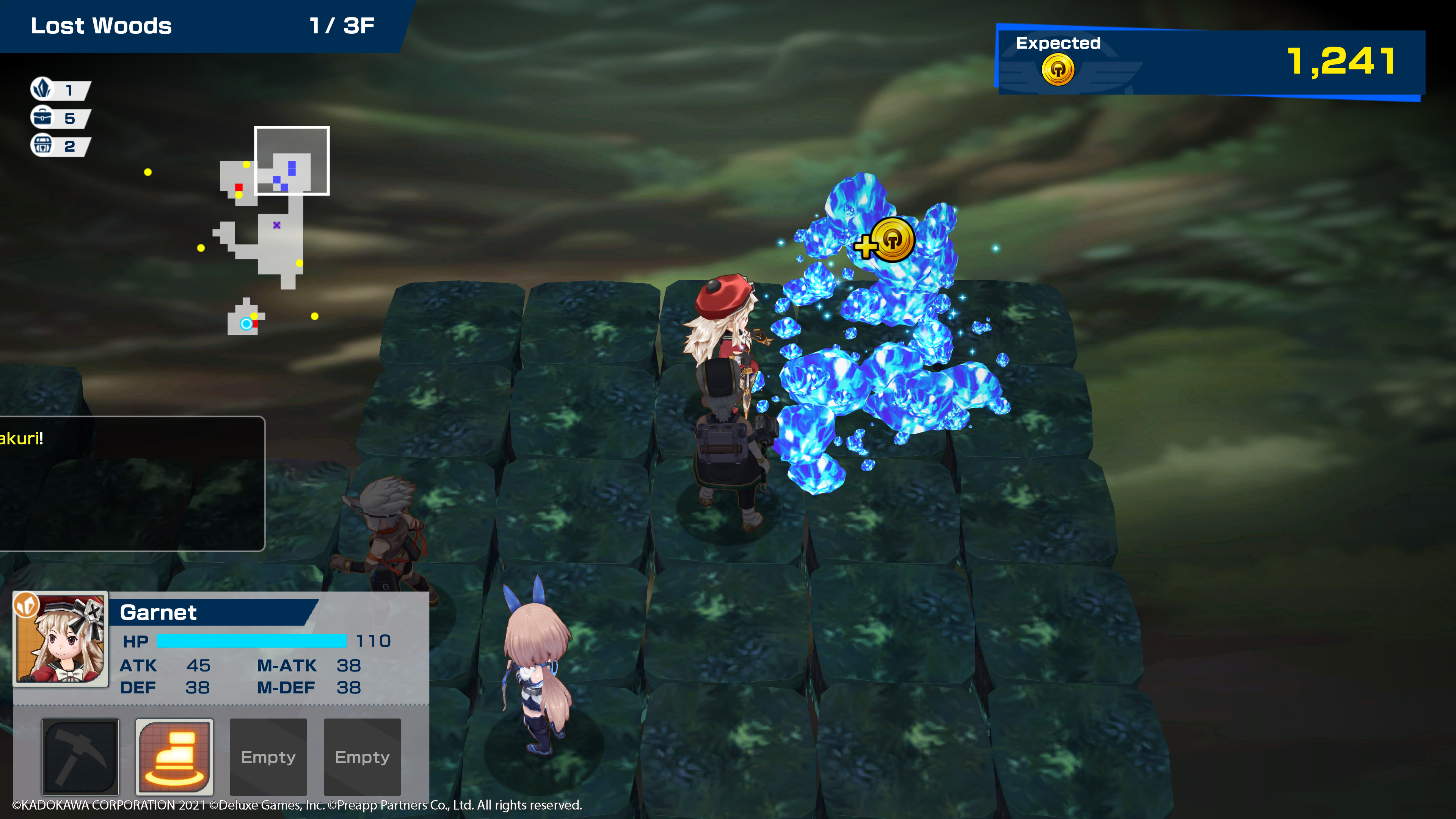Activate the glowing boot skill
Image resolution: width=1456 pixels, height=819 pixels.
174,756
